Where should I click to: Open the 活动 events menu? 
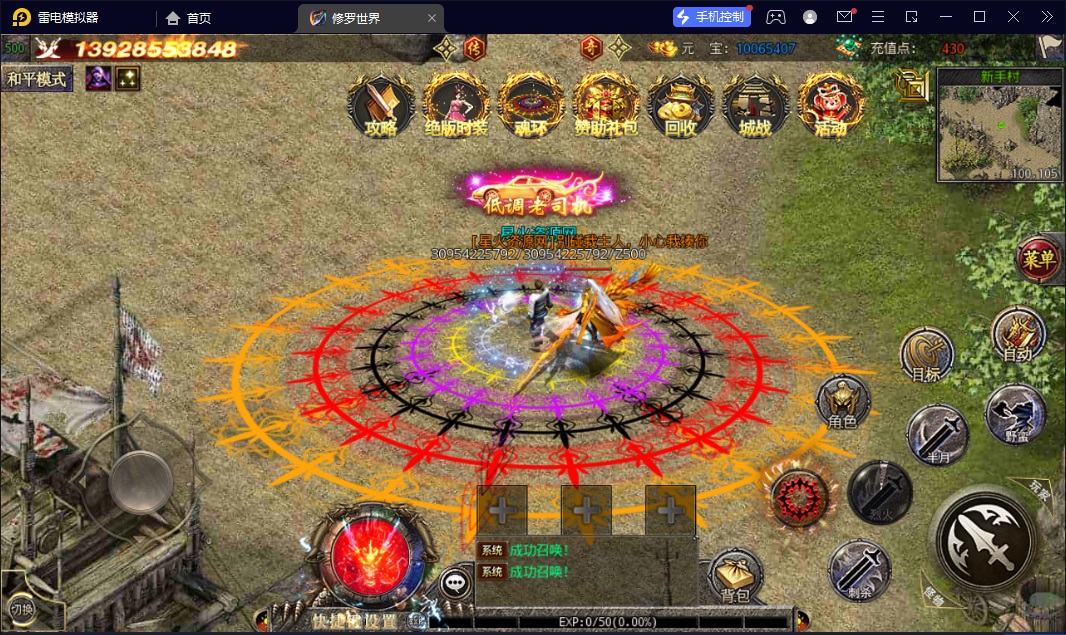(x=830, y=104)
